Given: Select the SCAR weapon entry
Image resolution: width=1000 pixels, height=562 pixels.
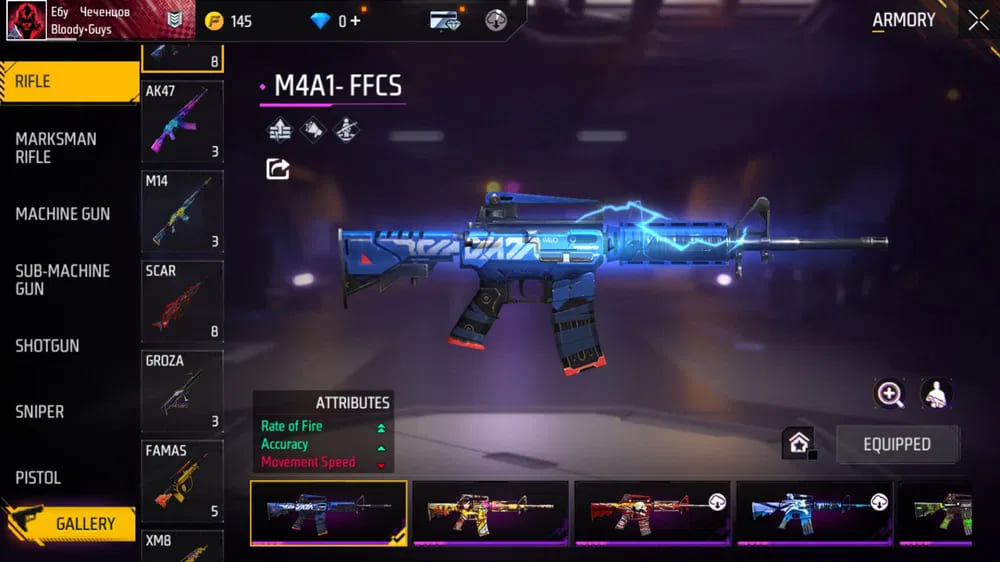Looking at the screenshot, I should pyautogui.click(x=182, y=301).
